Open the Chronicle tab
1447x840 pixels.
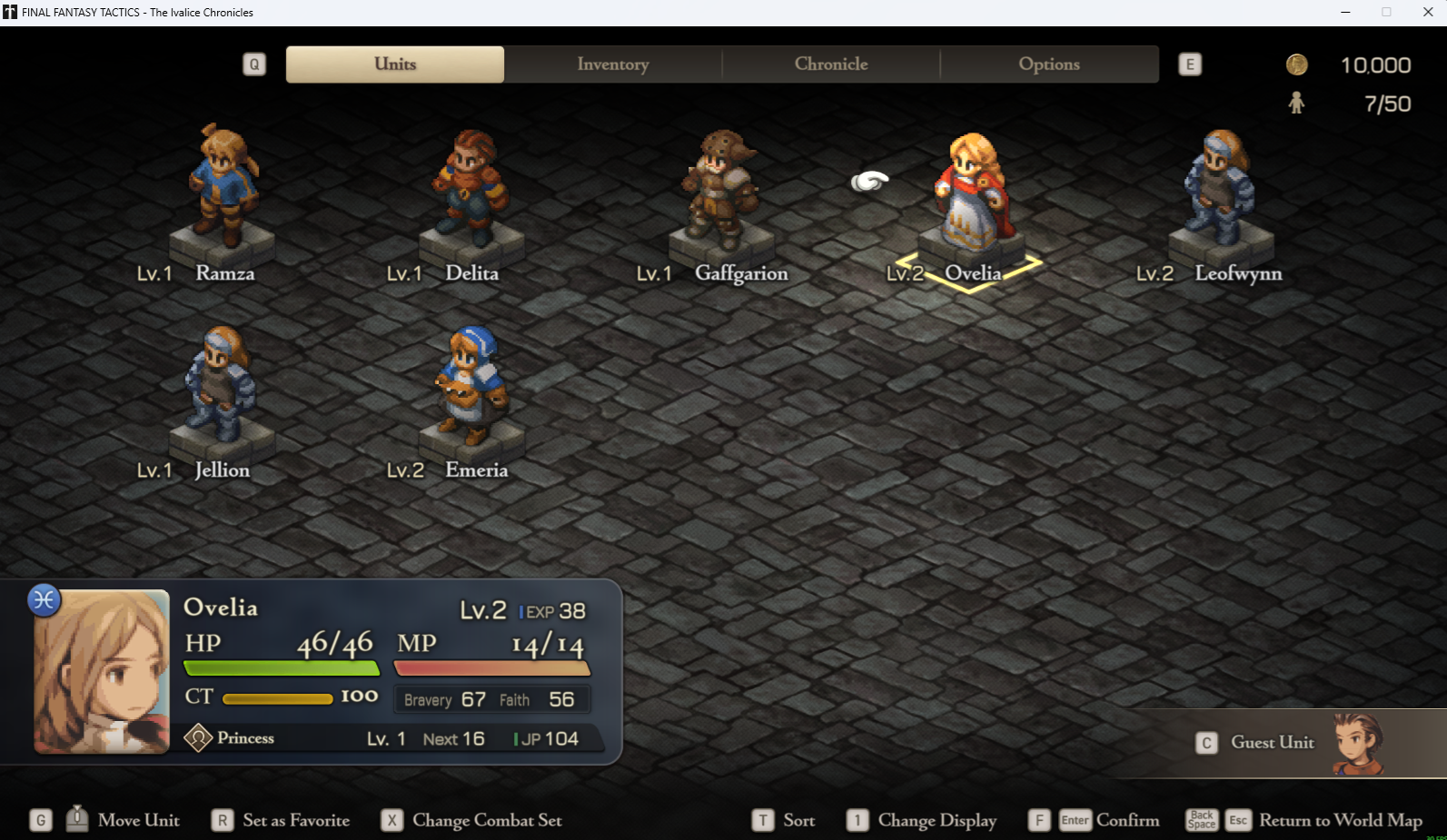(831, 64)
